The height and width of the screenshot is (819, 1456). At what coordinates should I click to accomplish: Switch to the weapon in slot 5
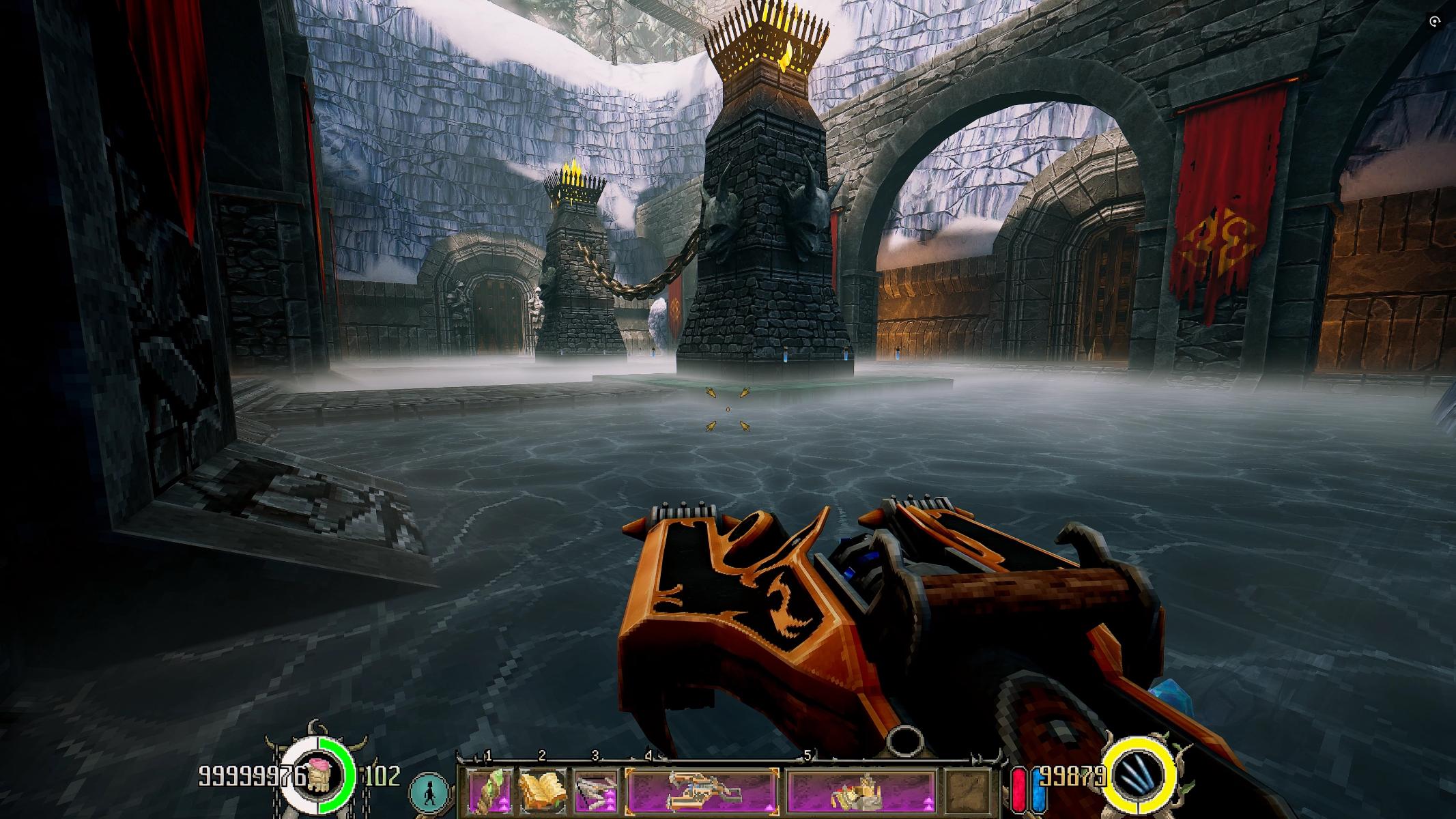coord(861,791)
